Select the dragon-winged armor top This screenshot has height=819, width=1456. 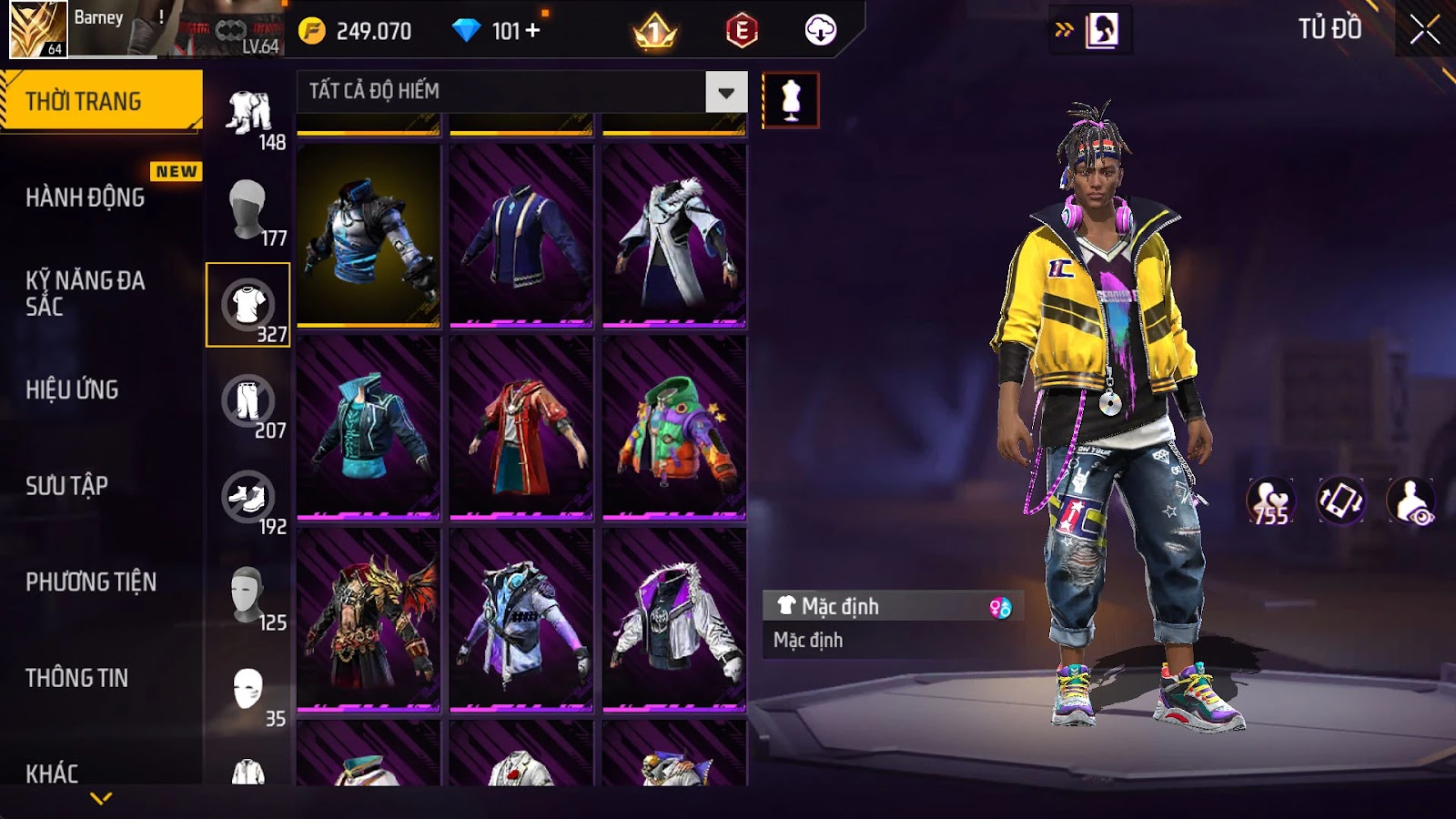(x=369, y=619)
